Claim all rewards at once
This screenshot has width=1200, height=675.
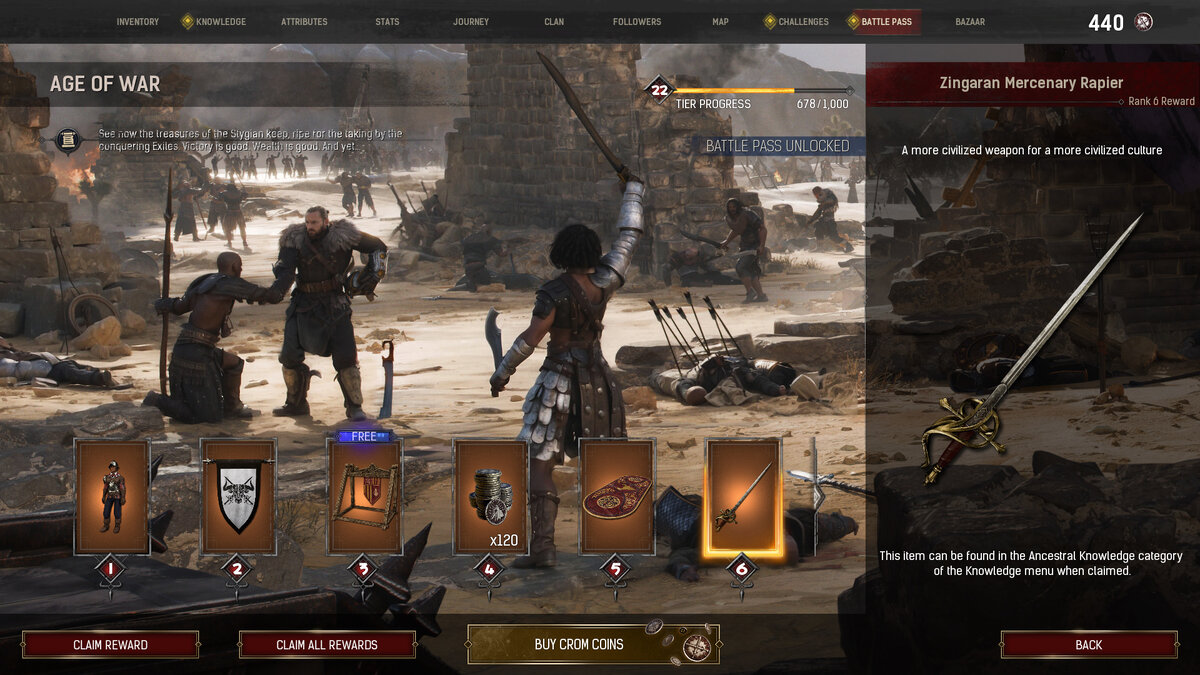click(327, 645)
